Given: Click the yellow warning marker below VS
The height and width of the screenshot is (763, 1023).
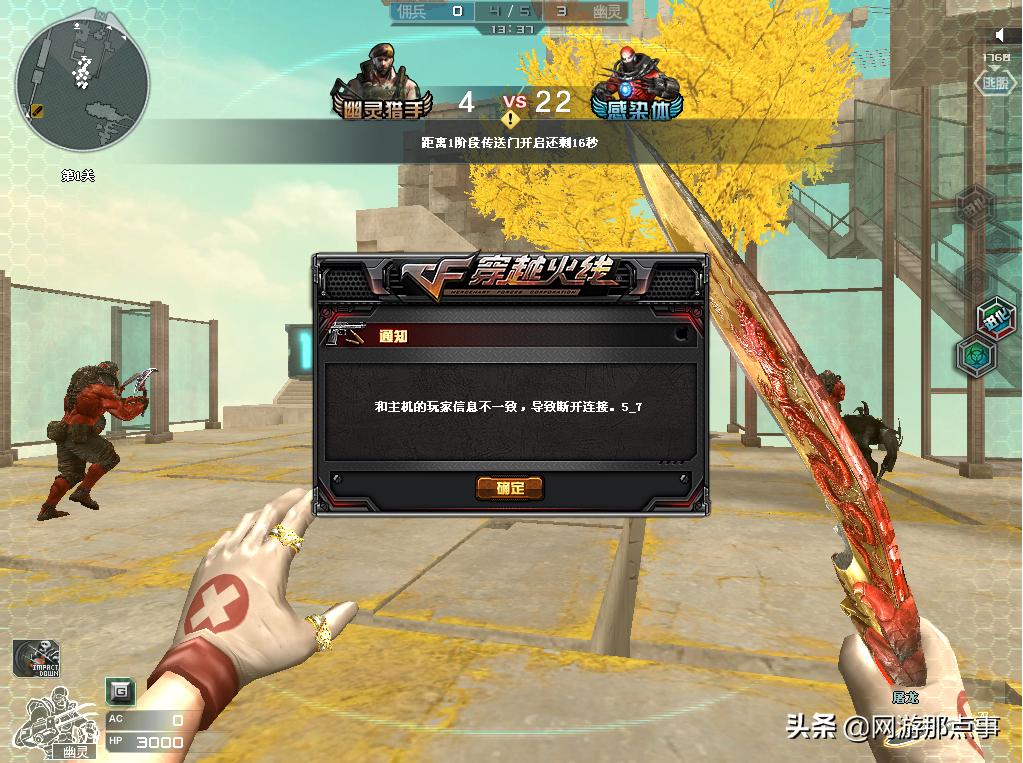Looking at the screenshot, I should point(511,120).
